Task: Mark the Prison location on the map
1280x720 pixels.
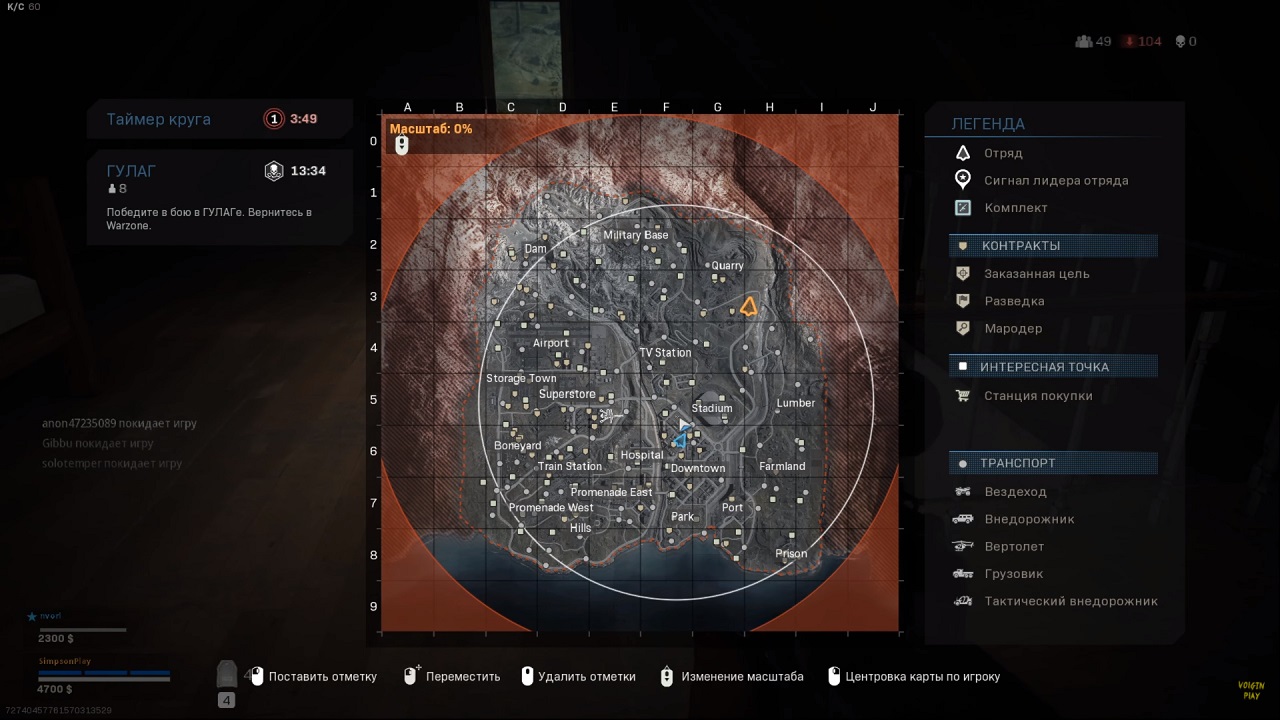Action: click(x=791, y=554)
